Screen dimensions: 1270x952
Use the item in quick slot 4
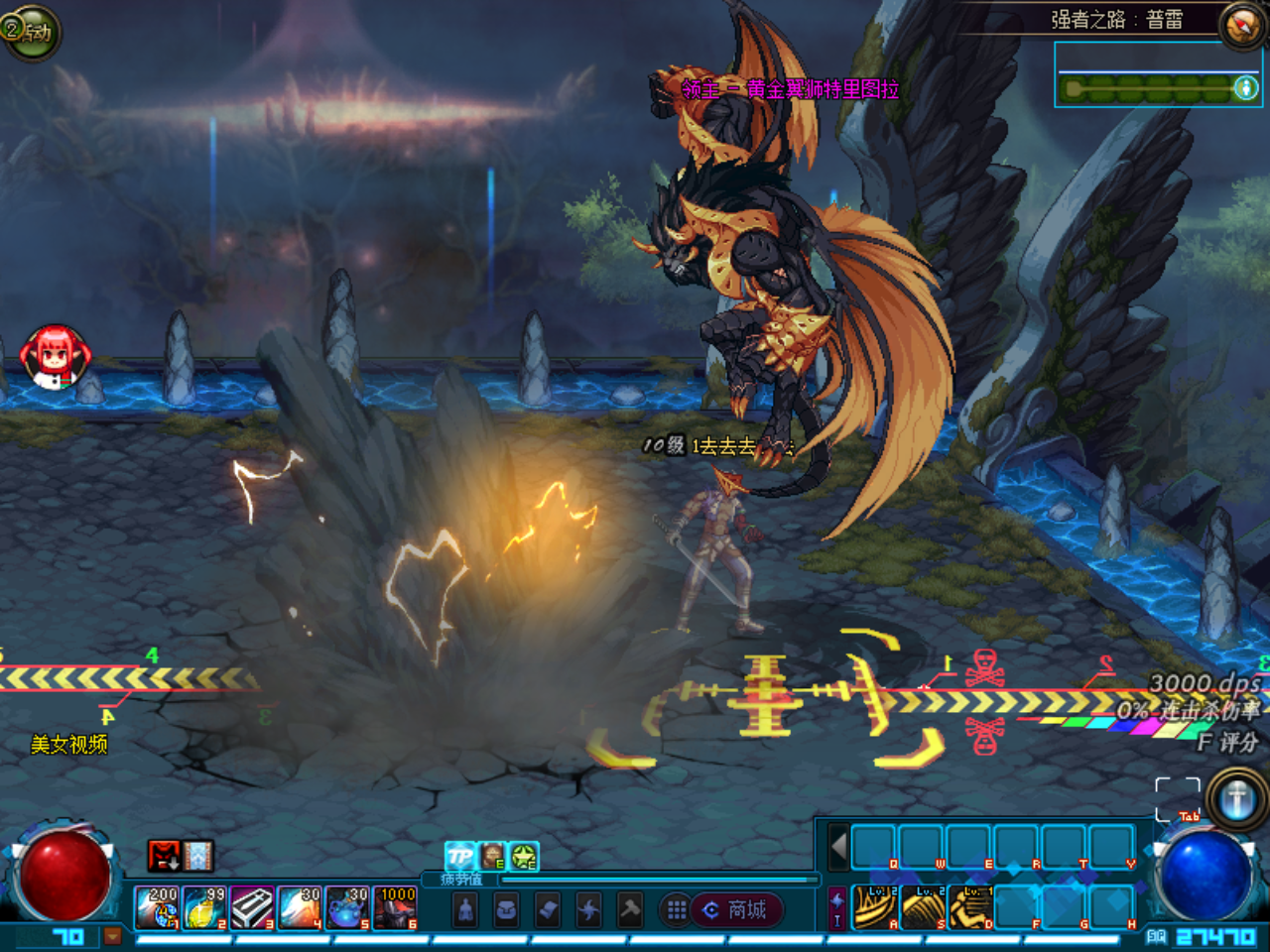click(x=300, y=908)
